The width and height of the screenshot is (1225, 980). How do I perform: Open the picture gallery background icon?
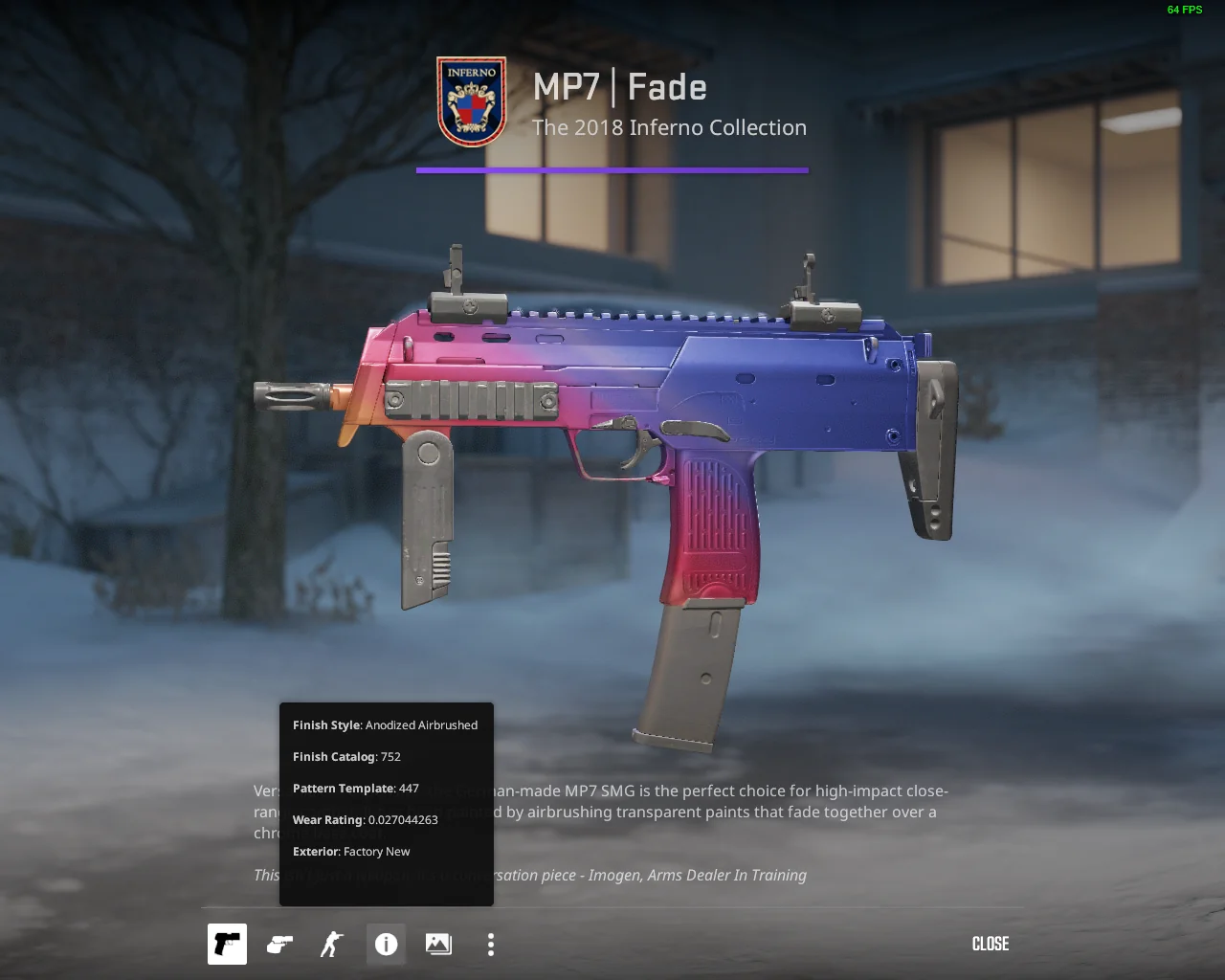click(x=438, y=944)
